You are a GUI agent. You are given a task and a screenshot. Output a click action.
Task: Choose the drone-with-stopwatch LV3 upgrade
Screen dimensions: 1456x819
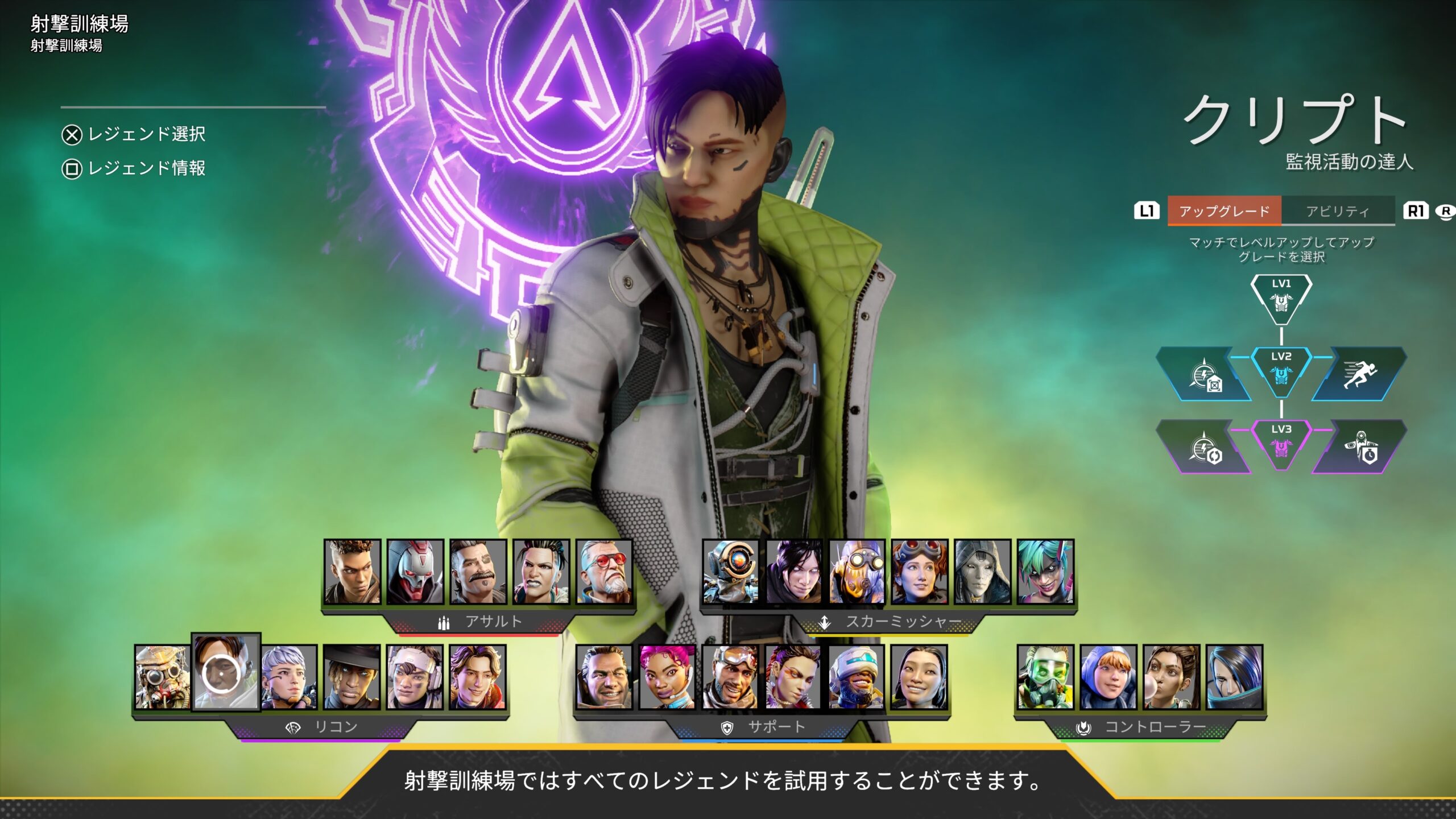(x=1359, y=447)
